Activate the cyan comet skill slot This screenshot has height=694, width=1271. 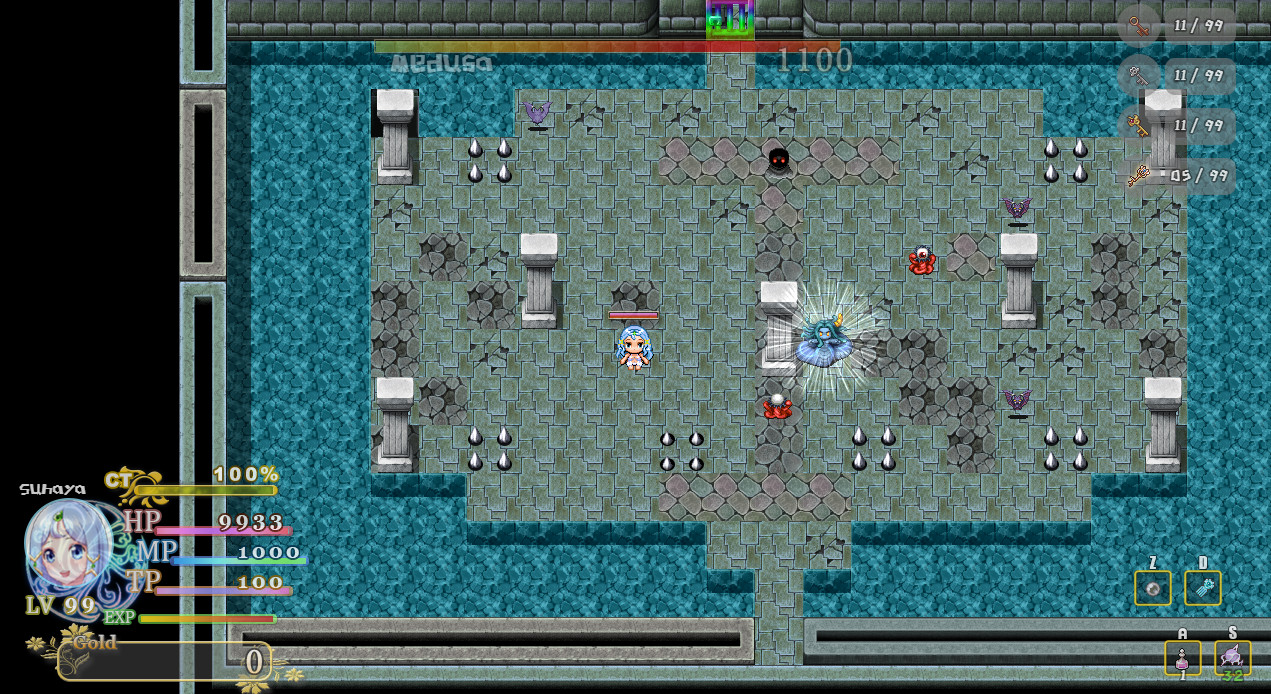pyautogui.click(x=1202, y=588)
